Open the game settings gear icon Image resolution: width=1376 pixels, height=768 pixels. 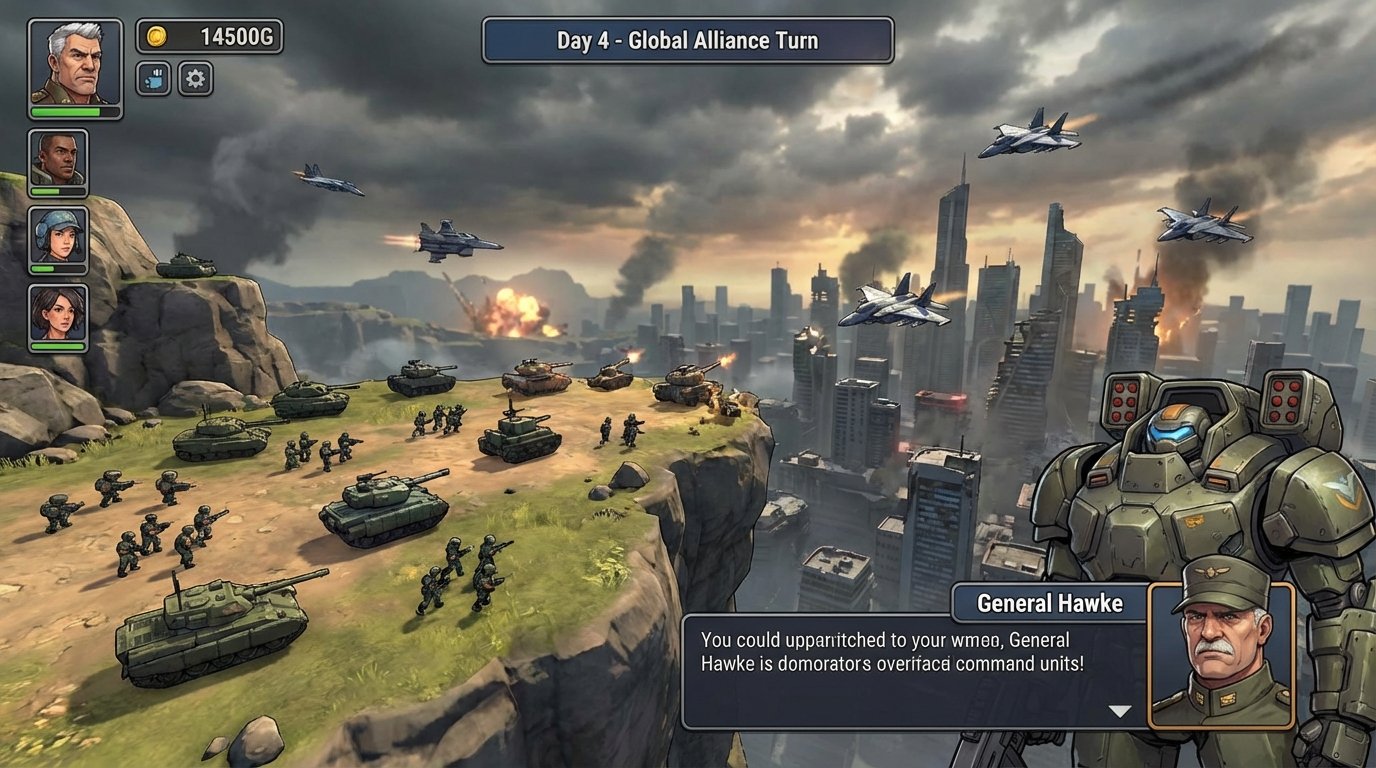coord(194,80)
